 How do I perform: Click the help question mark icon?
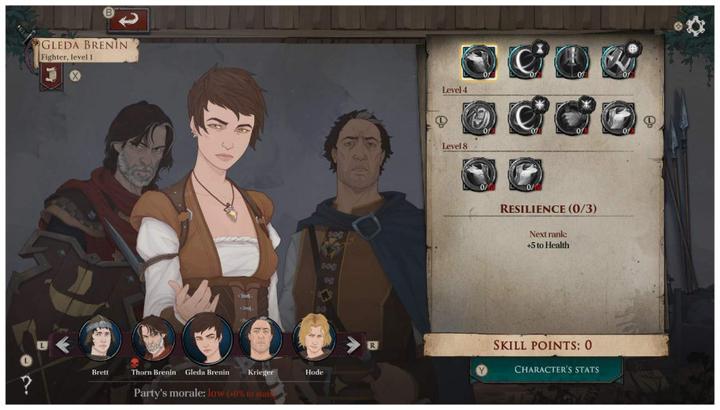(x=26, y=383)
